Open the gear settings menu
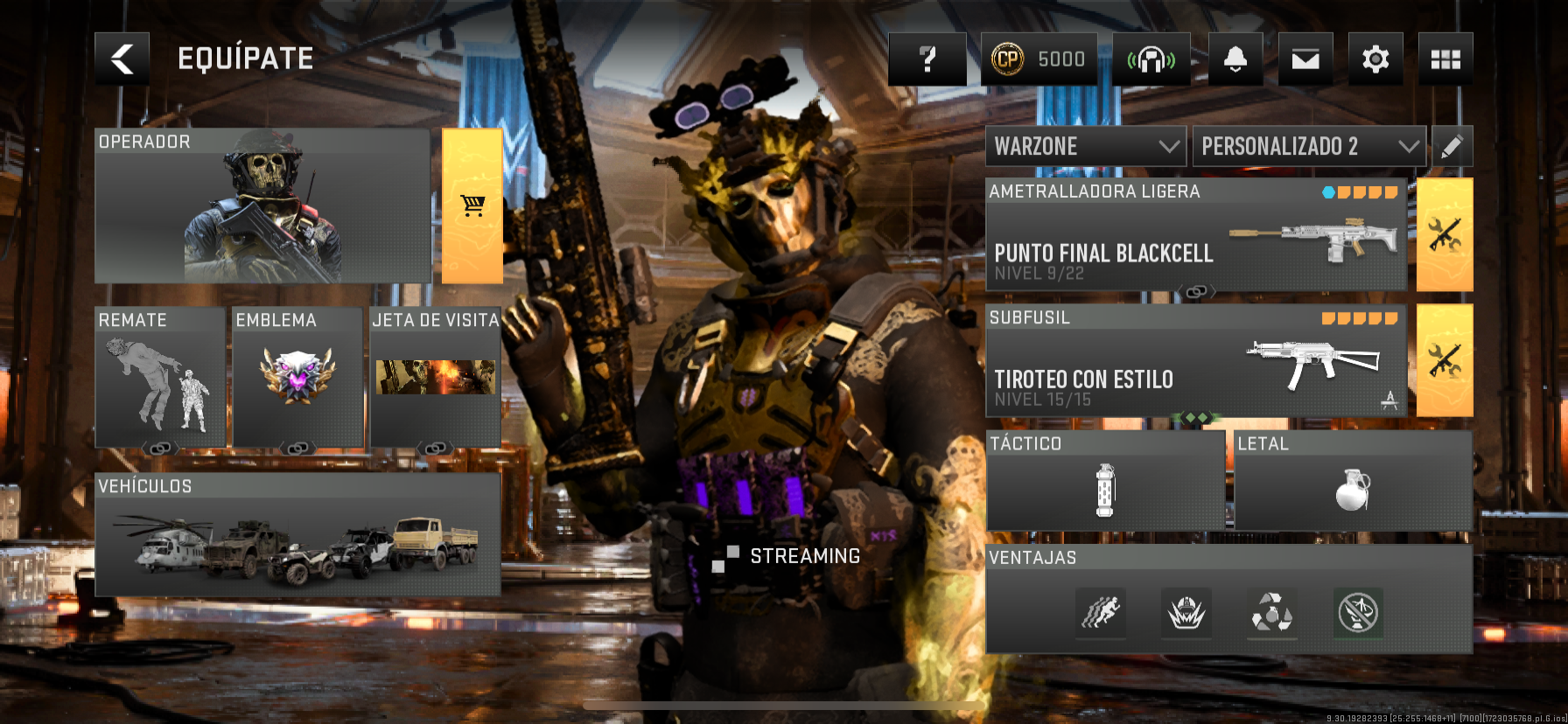Screen dimensions: 1568x724 coord(1375,59)
